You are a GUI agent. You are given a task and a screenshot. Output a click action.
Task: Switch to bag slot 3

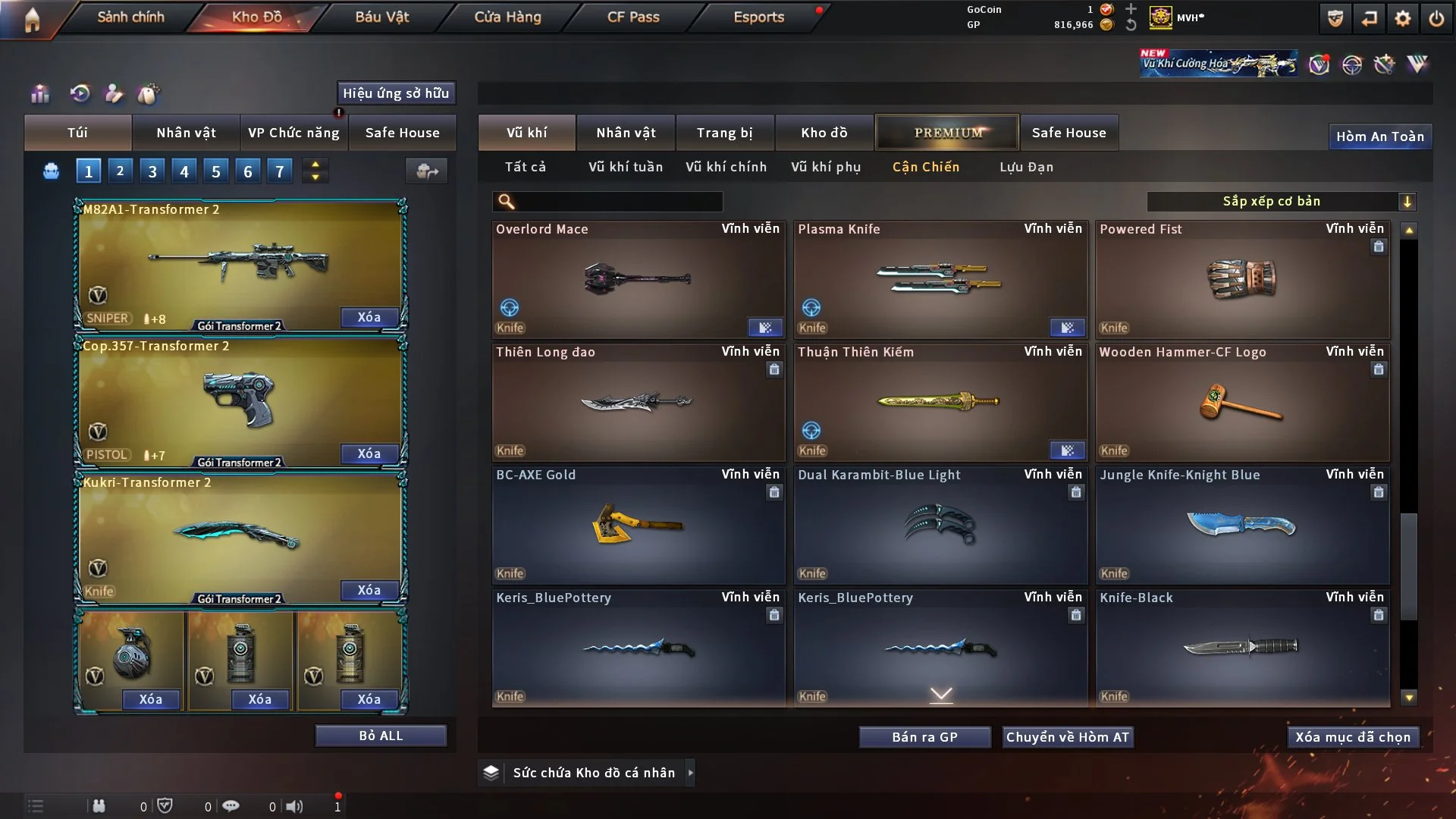(x=152, y=171)
